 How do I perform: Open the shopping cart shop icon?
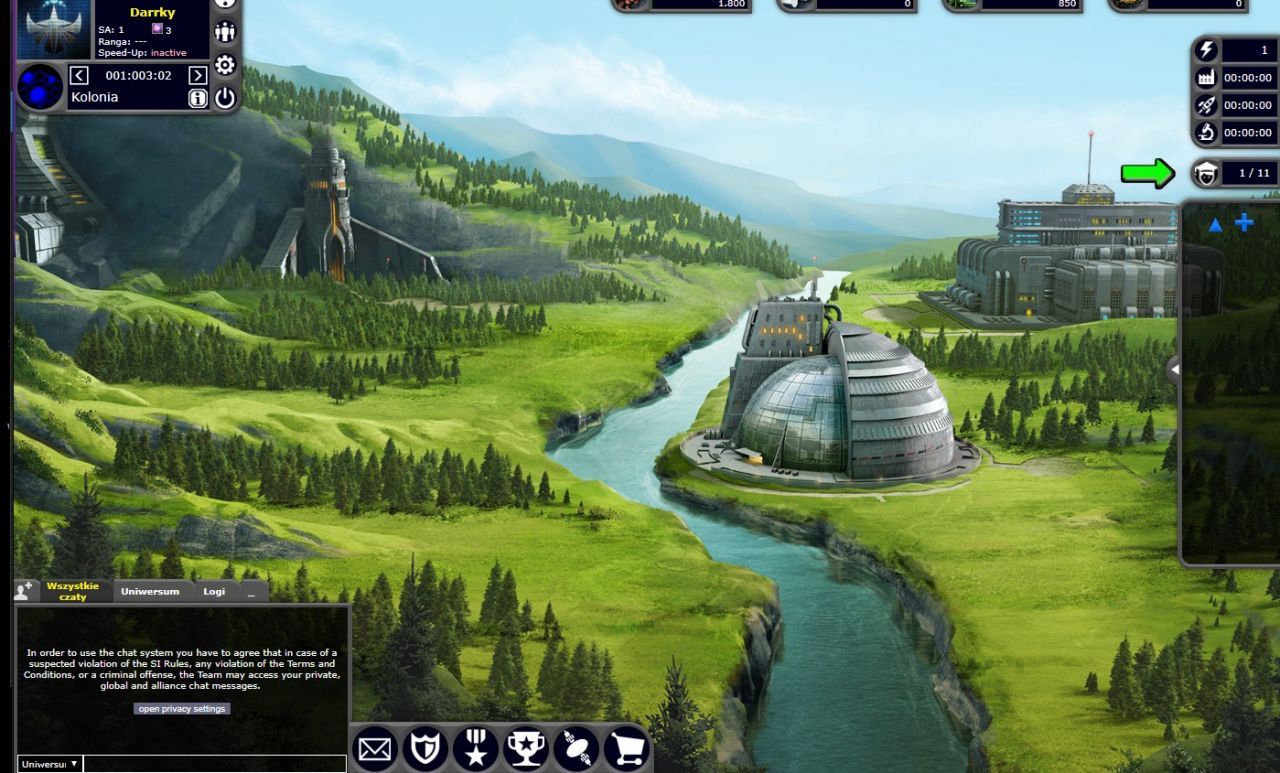[626, 749]
